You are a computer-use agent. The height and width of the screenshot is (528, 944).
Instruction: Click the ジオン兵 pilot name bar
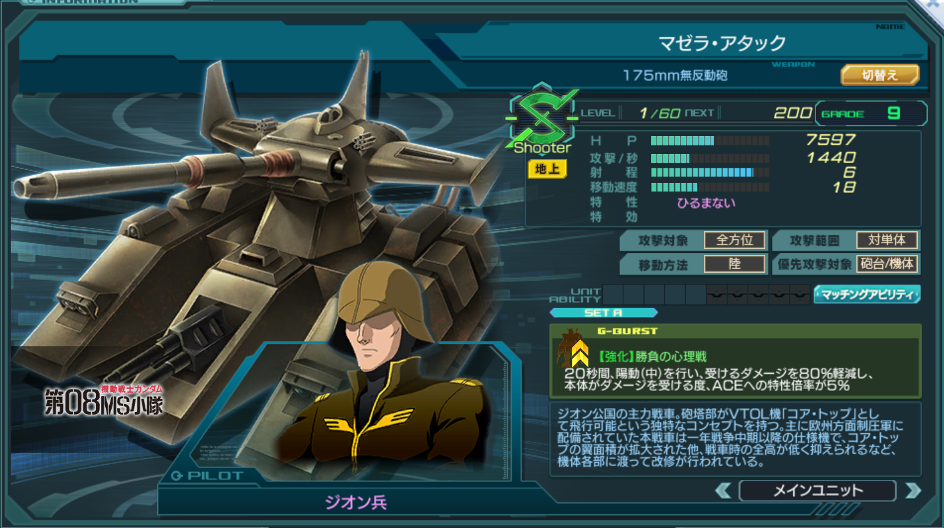pyautogui.click(x=353, y=501)
